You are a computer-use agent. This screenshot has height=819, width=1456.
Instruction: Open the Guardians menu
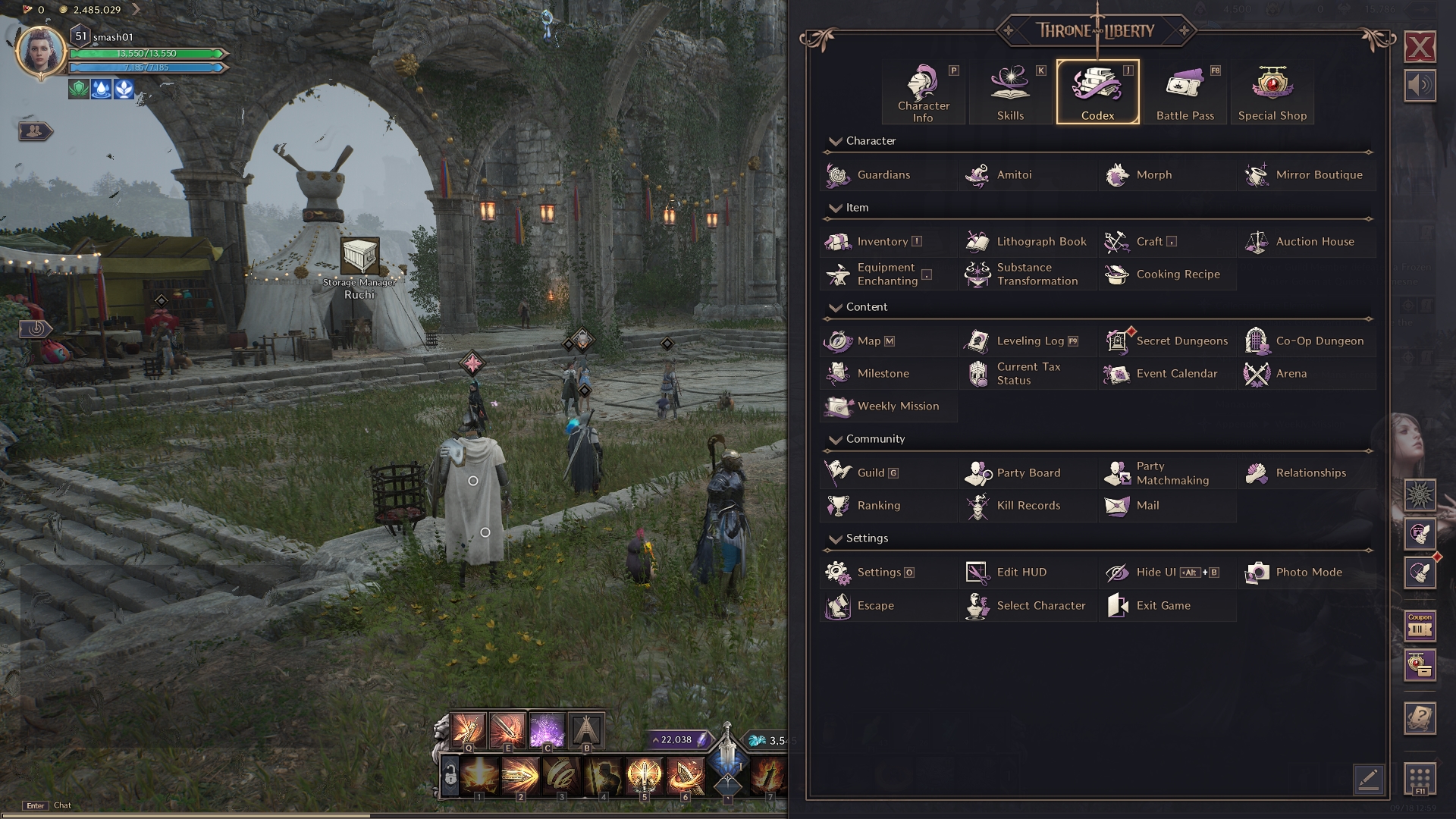coord(883,175)
